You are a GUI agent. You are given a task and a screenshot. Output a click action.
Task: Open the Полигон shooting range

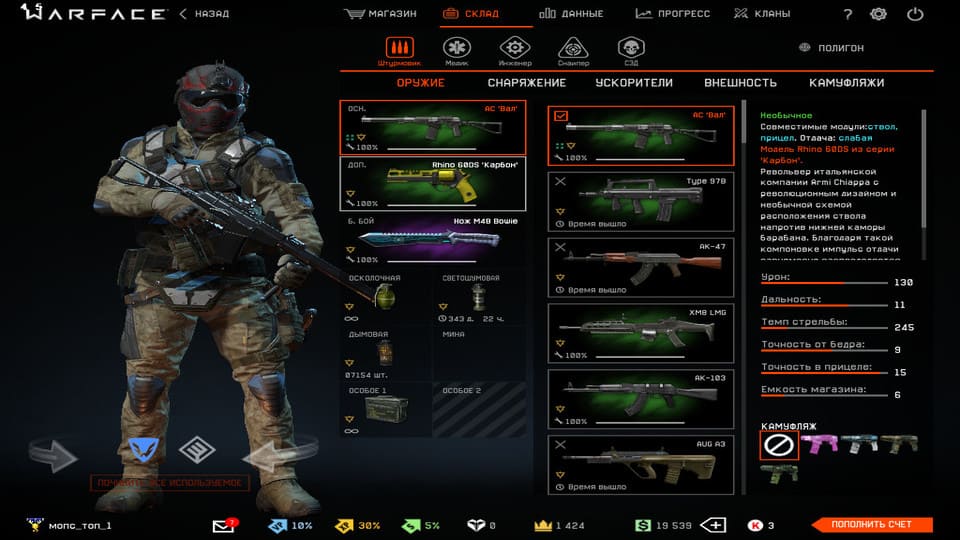tap(832, 48)
